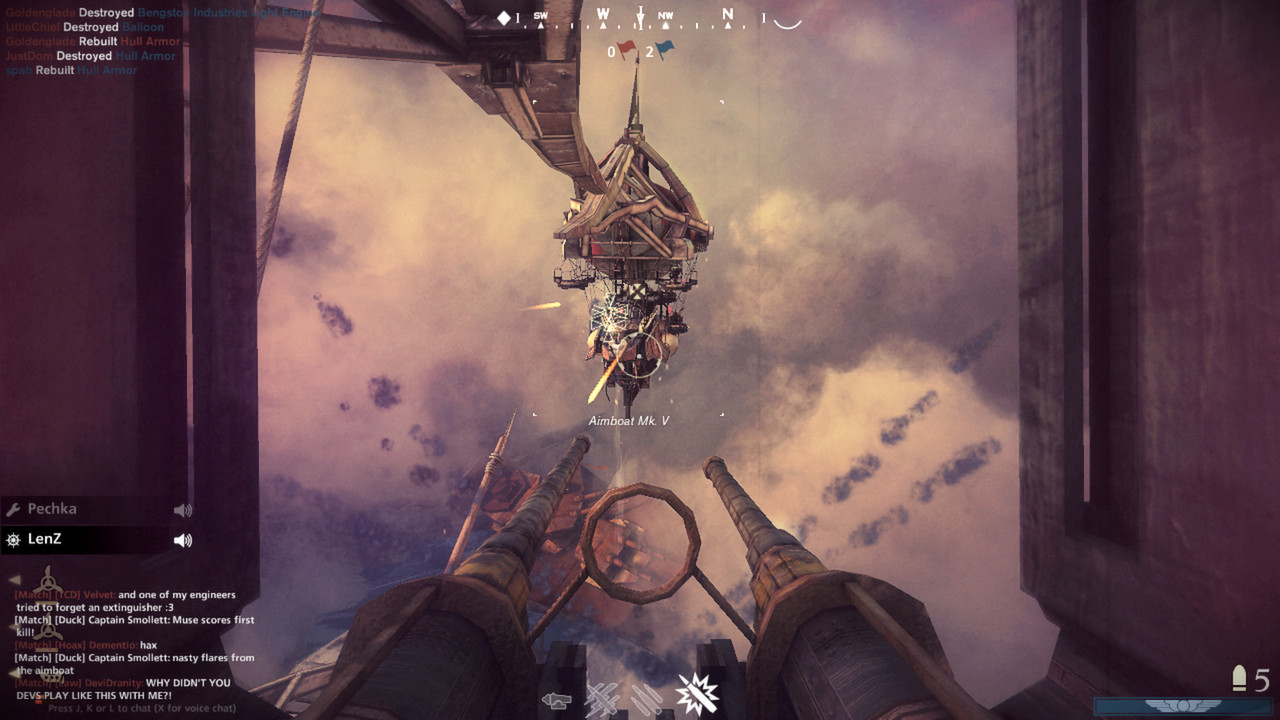Mute the speaker icon next to Pechka

point(183,510)
